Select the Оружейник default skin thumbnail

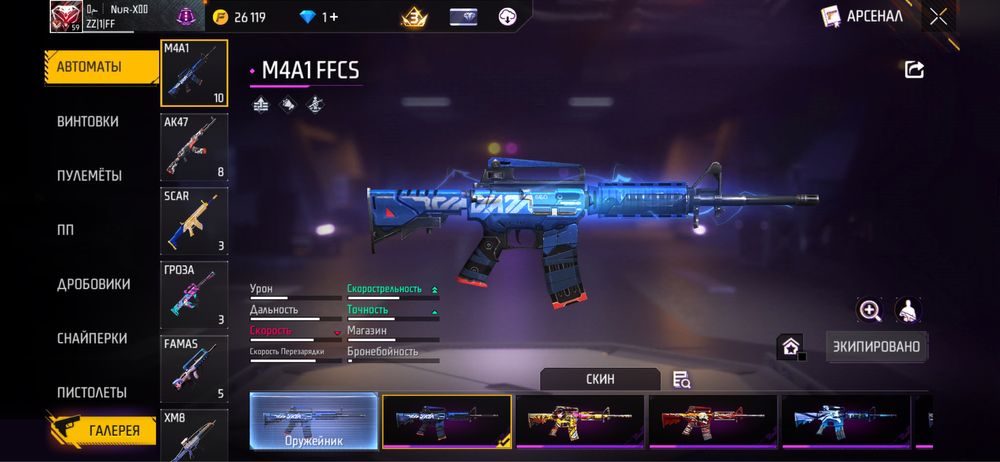pyautogui.click(x=313, y=420)
